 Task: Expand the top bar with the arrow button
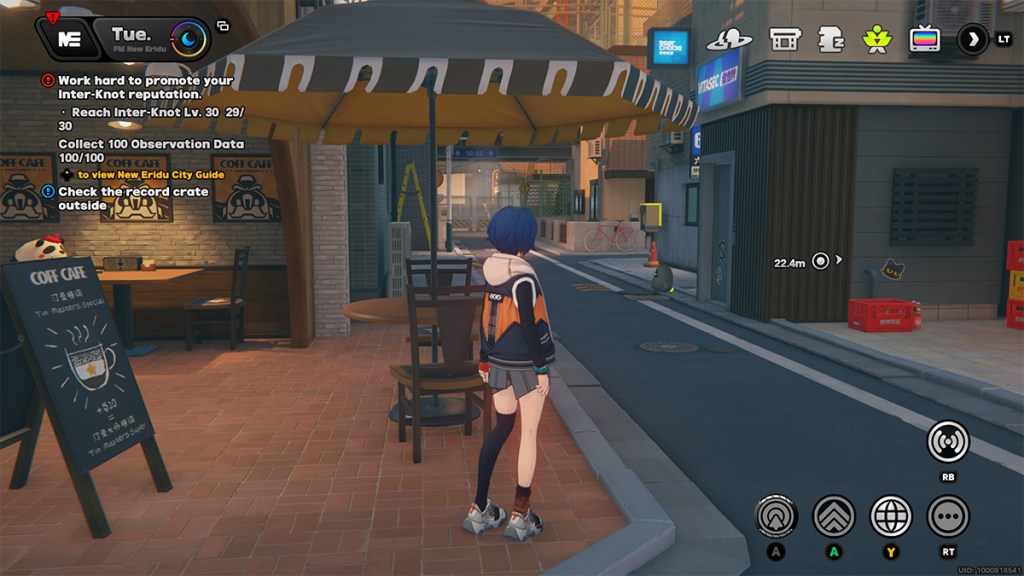point(972,40)
